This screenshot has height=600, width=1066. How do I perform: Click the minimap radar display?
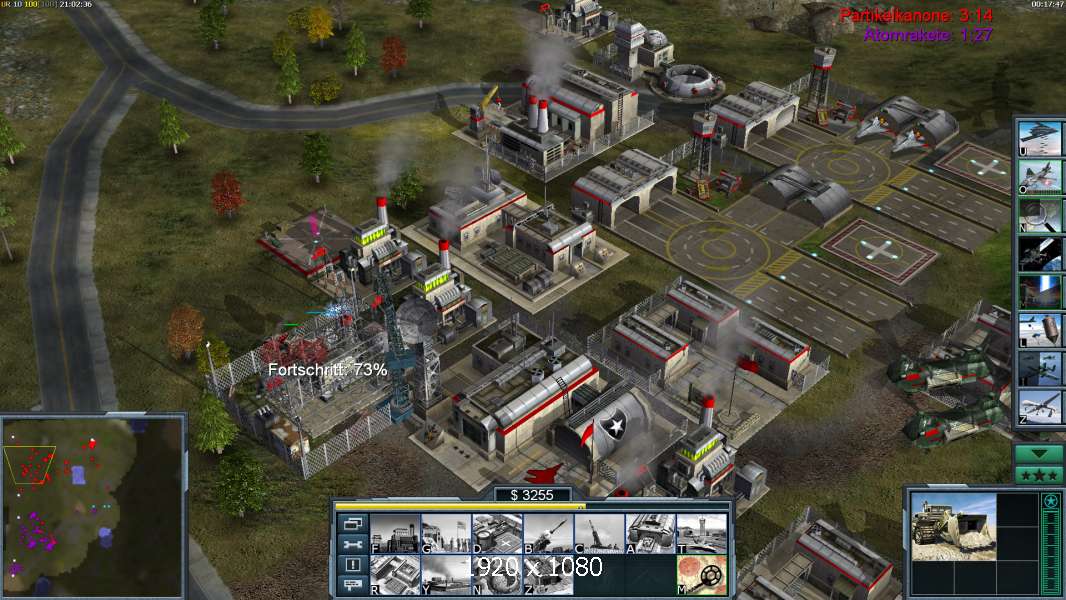pos(93,505)
